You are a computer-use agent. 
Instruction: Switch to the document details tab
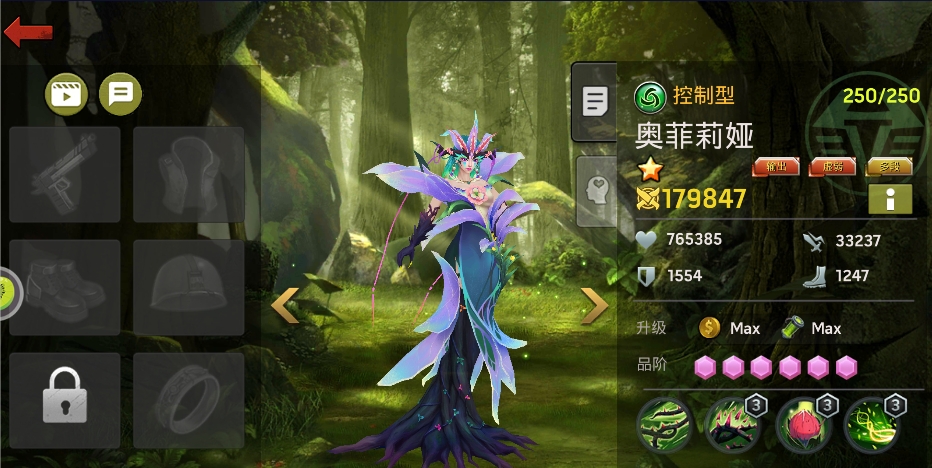click(x=595, y=101)
